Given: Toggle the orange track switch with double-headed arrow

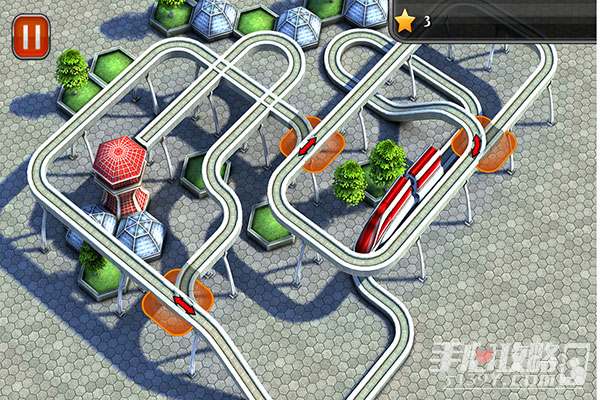Looking at the screenshot, I should pos(180,301).
